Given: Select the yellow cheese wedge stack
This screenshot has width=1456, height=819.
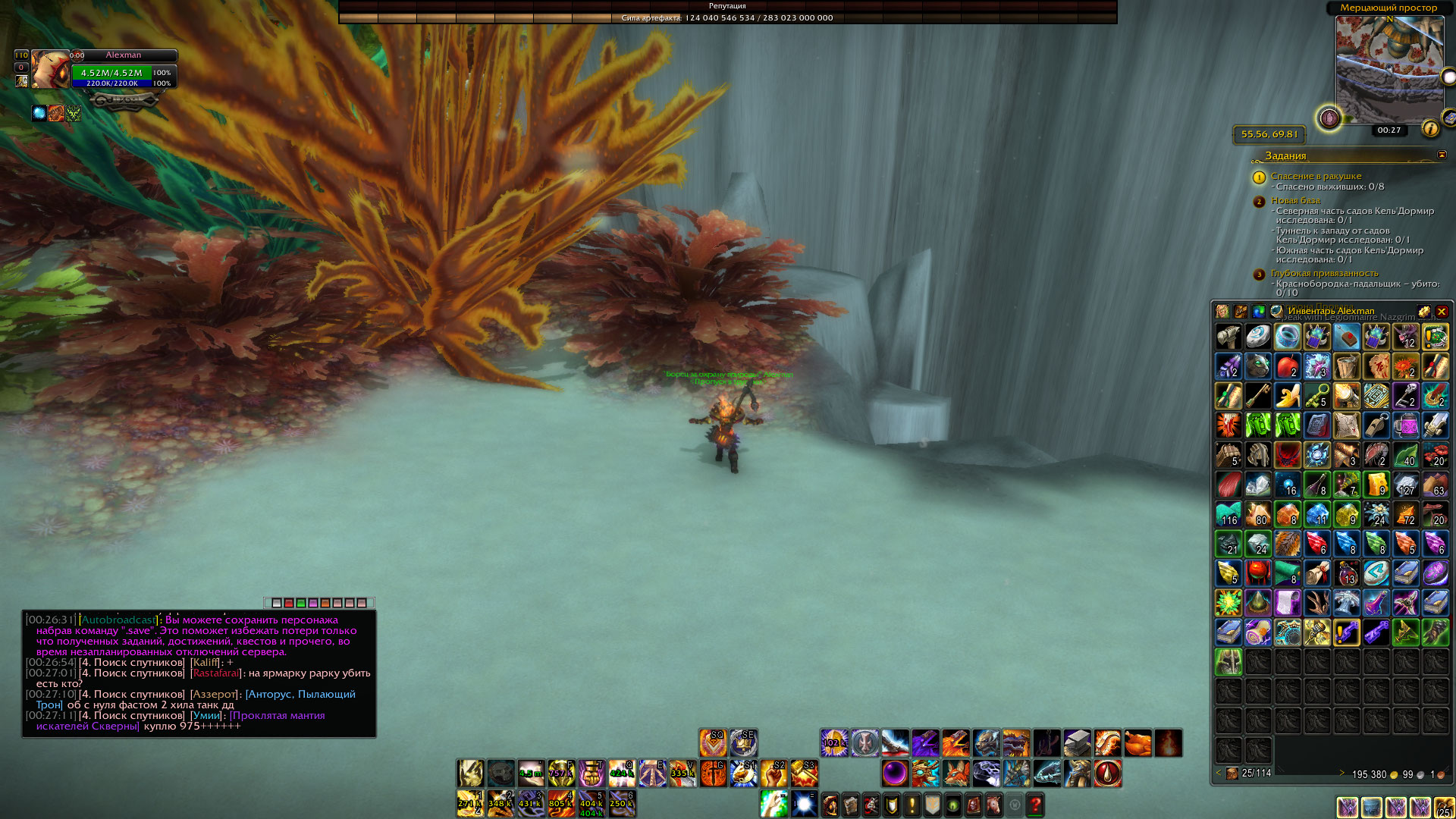Looking at the screenshot, I should pos(1376,485).
